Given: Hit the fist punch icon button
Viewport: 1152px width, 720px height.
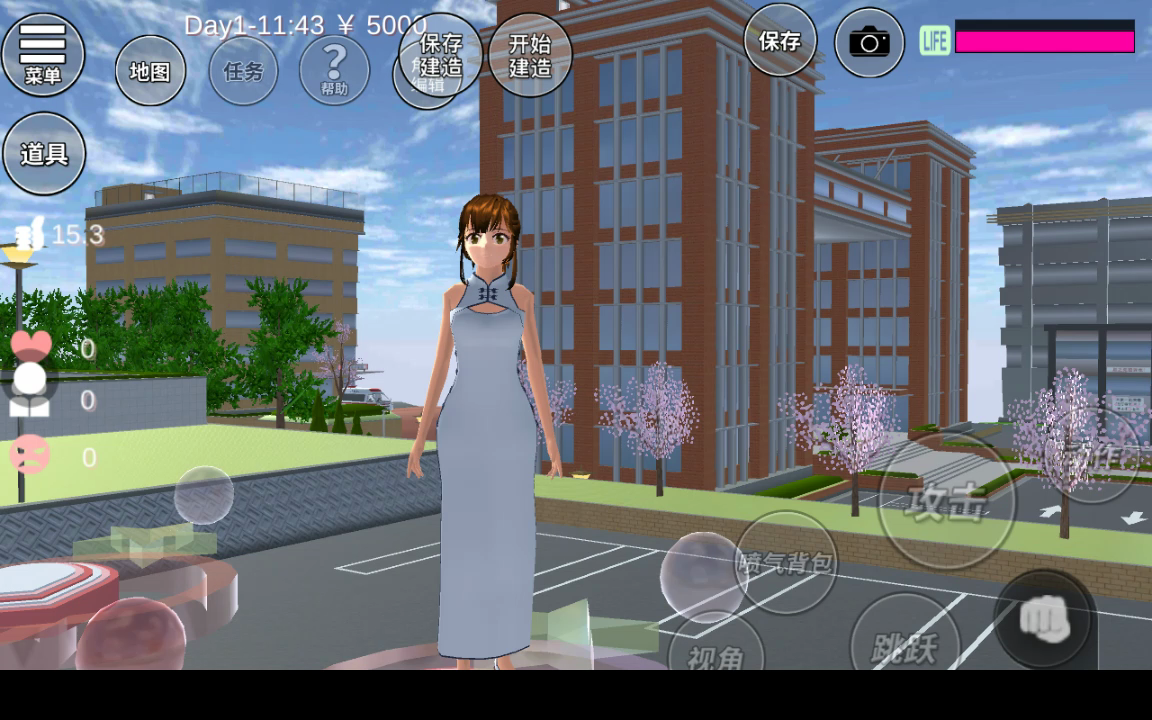Looking at the screenshot, I should pos(1045,620).
